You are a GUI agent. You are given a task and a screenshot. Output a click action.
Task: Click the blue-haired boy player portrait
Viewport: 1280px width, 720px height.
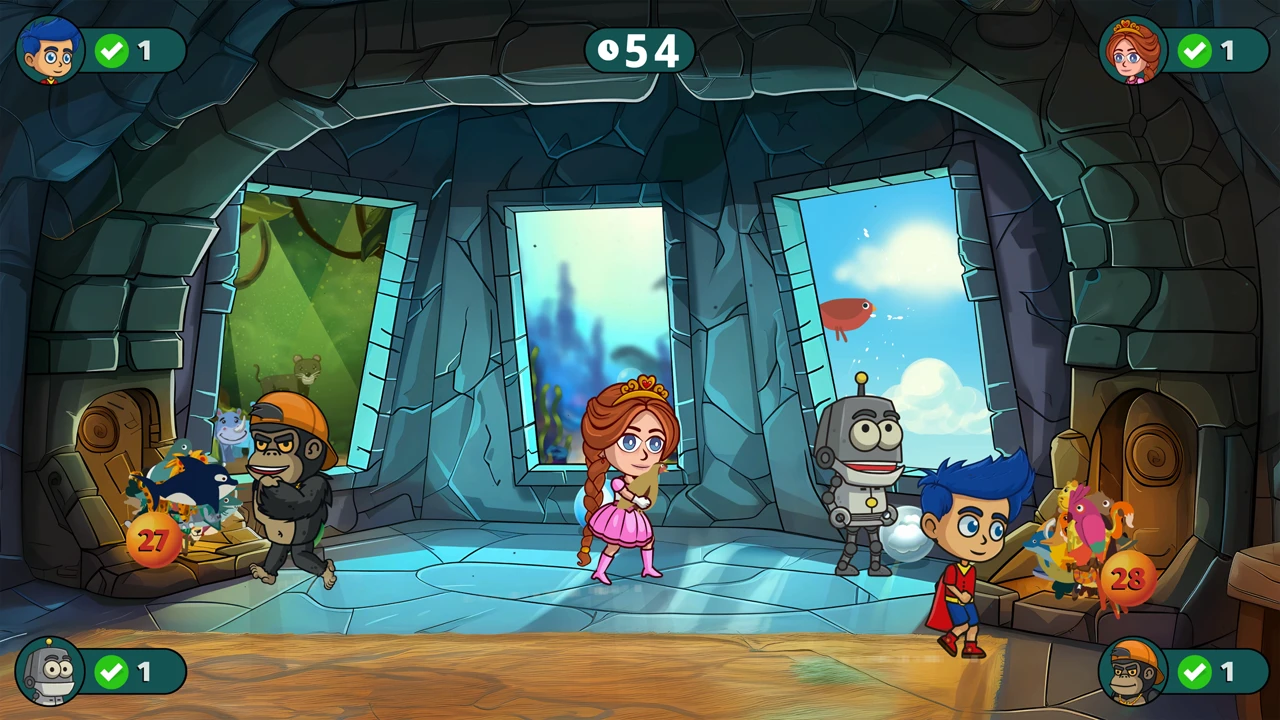(x=50, y=50)
